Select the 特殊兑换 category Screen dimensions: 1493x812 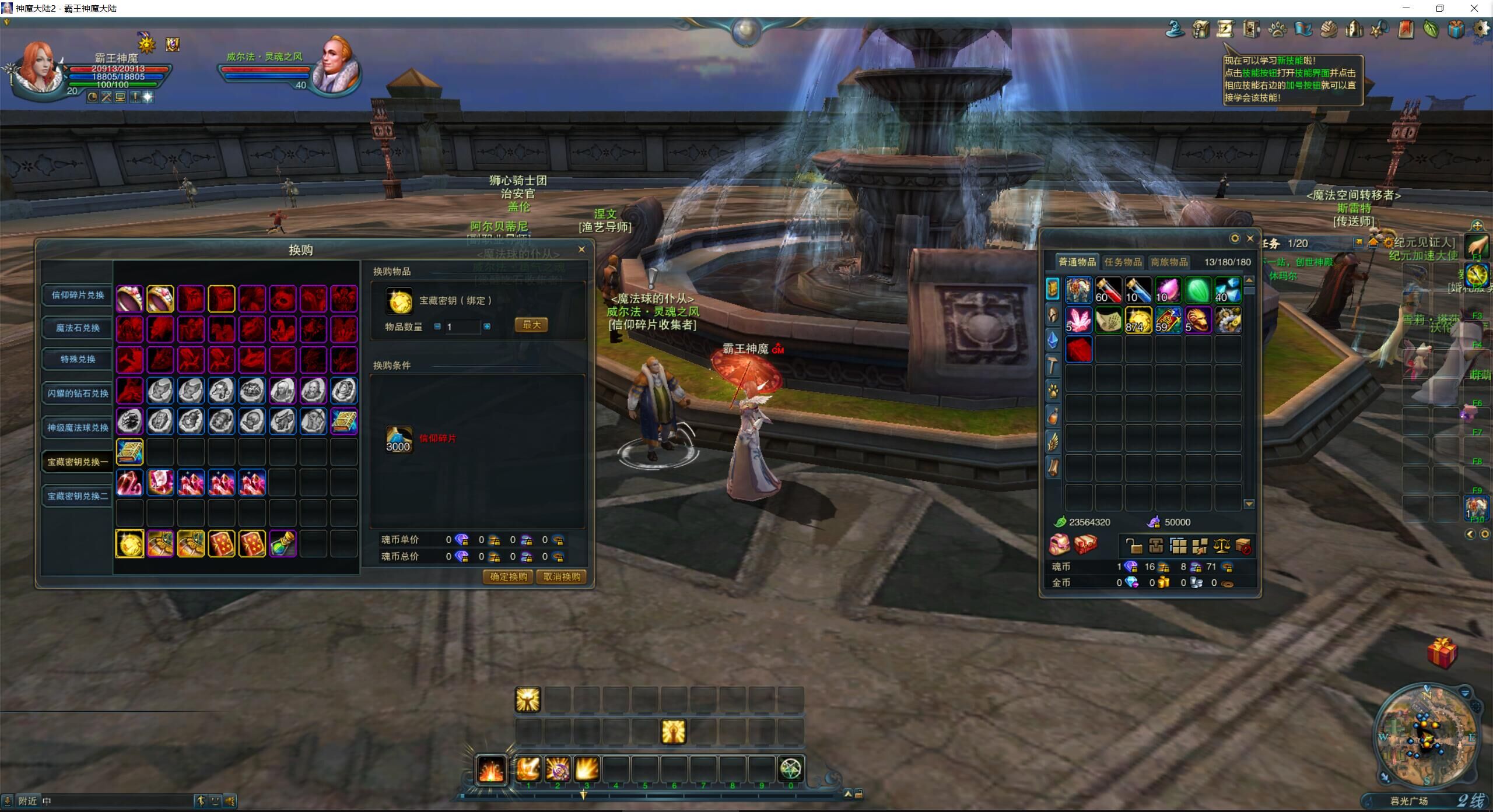pyautogui.click(x=78, y=359)
